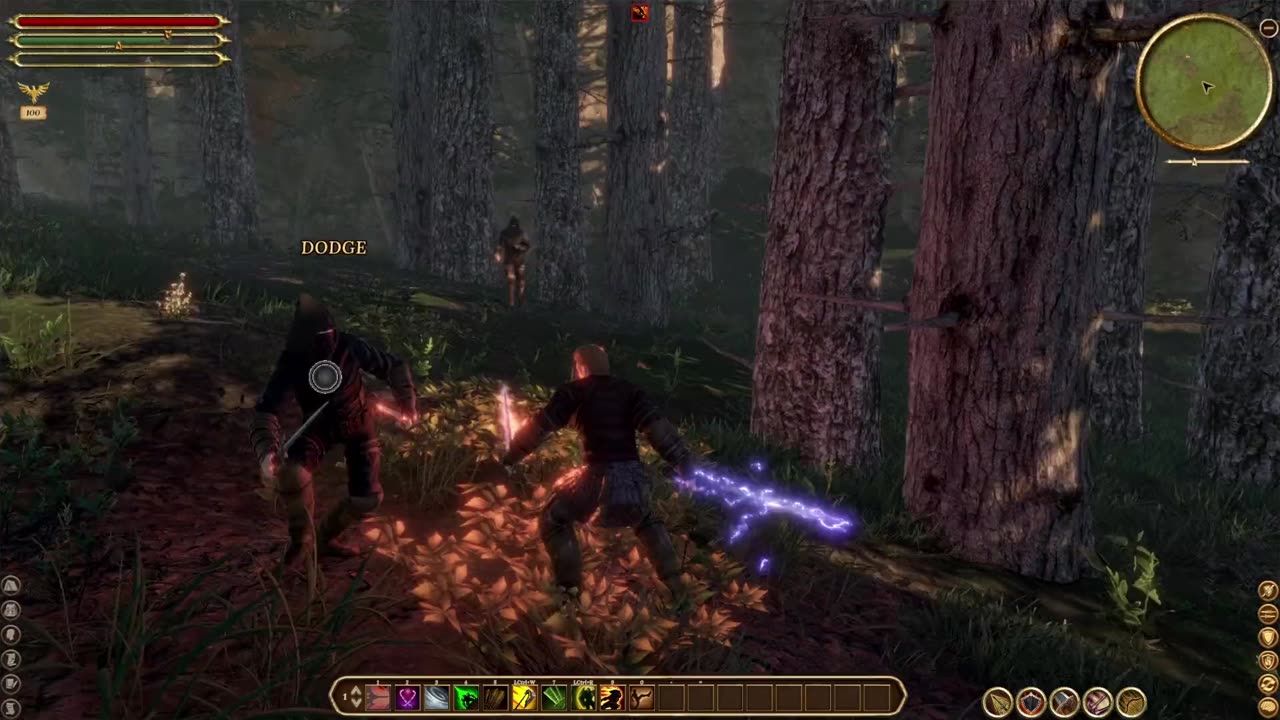1280x720 pixels.
Task: Click the golden eagle emblem icon
Action: click(33, 93)
